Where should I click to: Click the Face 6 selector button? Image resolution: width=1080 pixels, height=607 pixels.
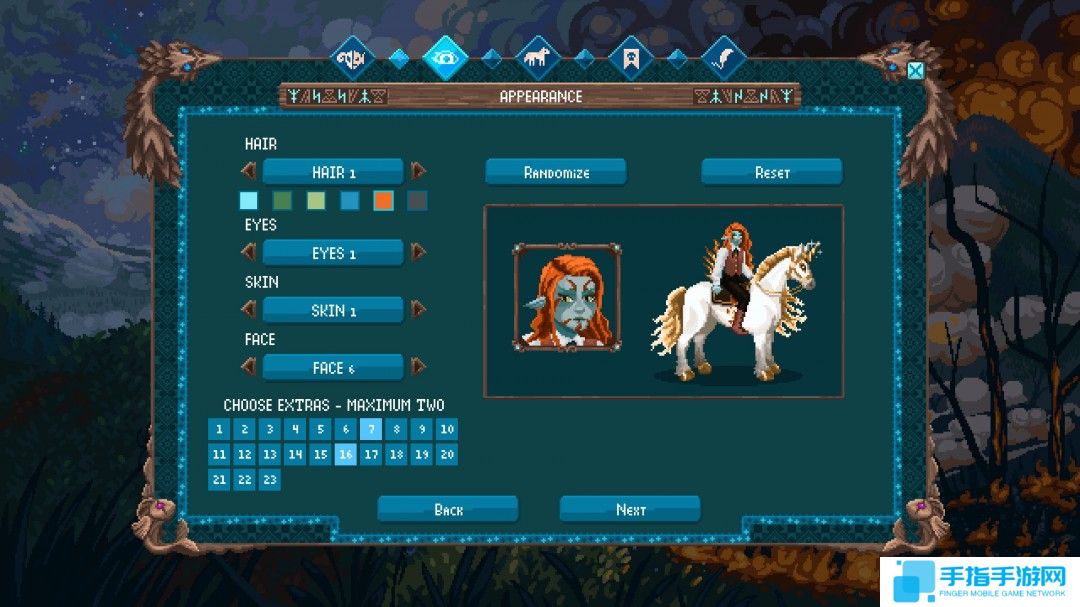[333, 367]
